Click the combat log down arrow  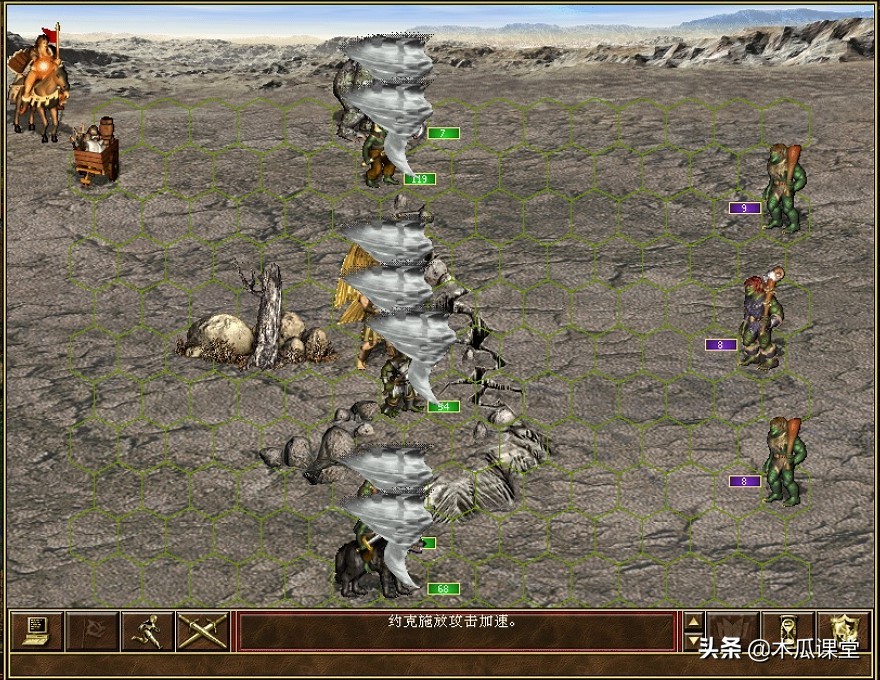[693, 640]
